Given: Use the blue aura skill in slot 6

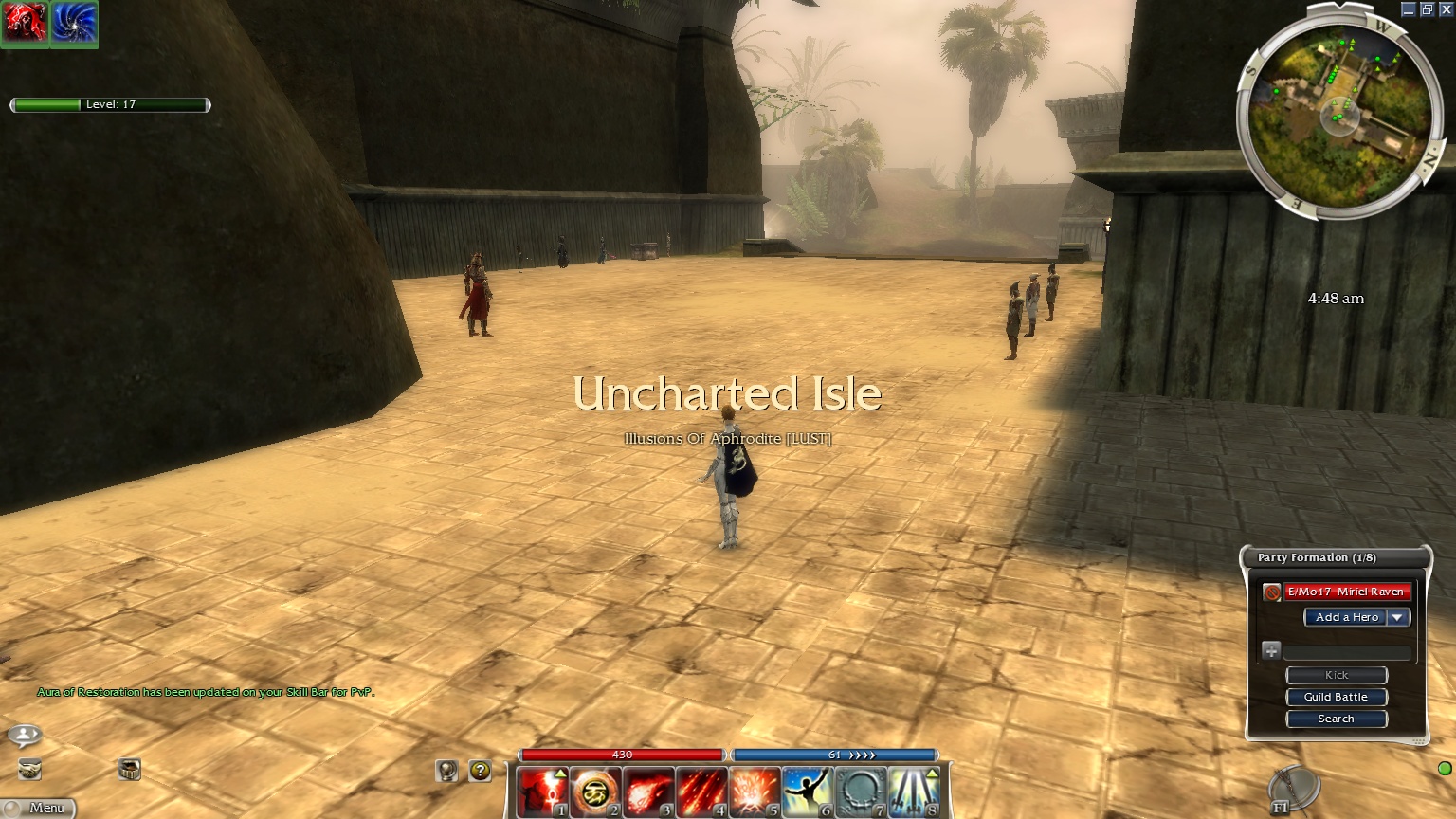Looking at the screenshot, I should point(807,792).
